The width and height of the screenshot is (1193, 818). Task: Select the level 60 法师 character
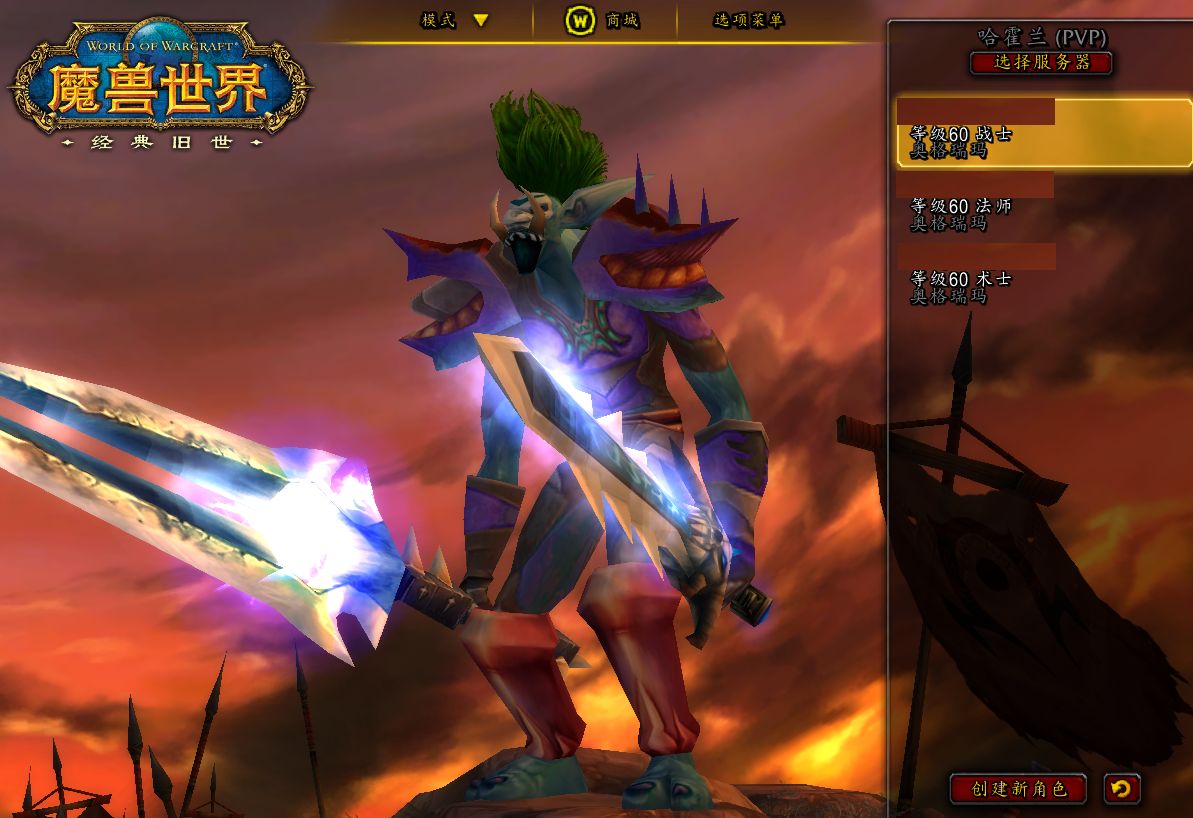click(1040, 206)
